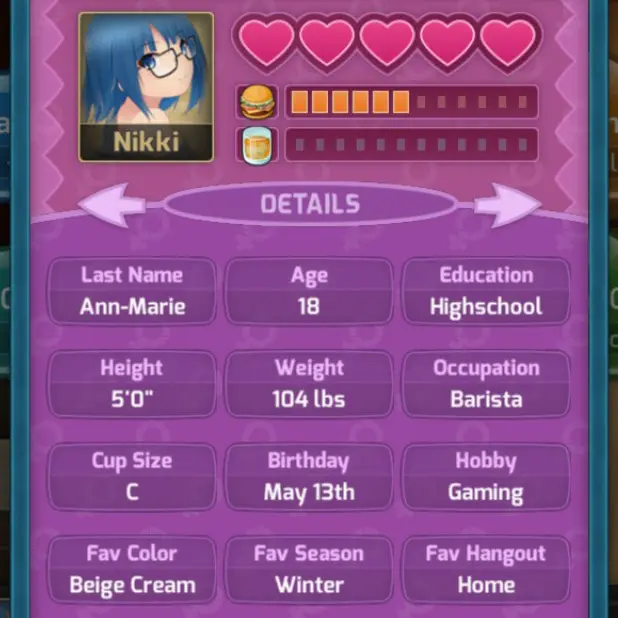Screen dimensions: 618x618
Task: Click the burger food icon
Action: [259, 102]
